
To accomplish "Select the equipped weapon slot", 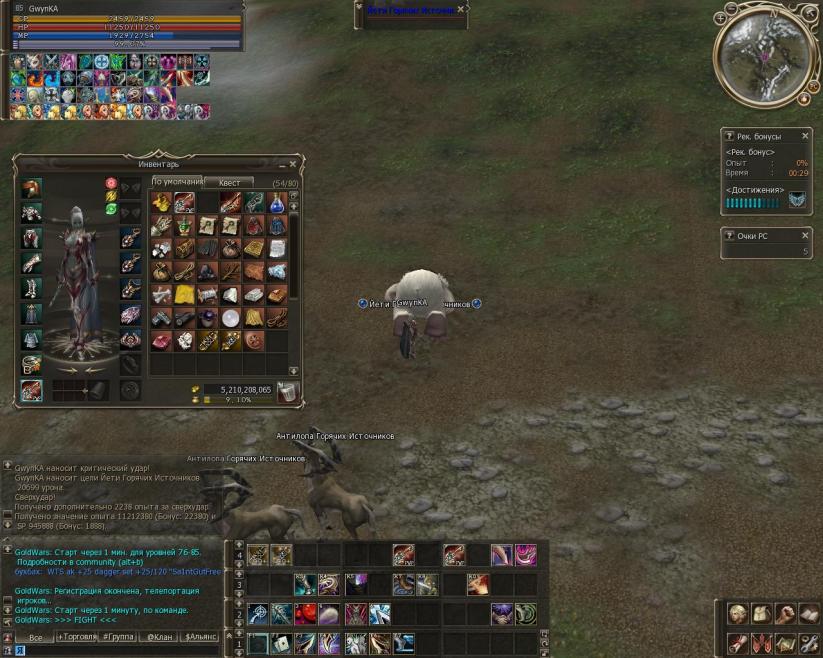I will 32,391.
